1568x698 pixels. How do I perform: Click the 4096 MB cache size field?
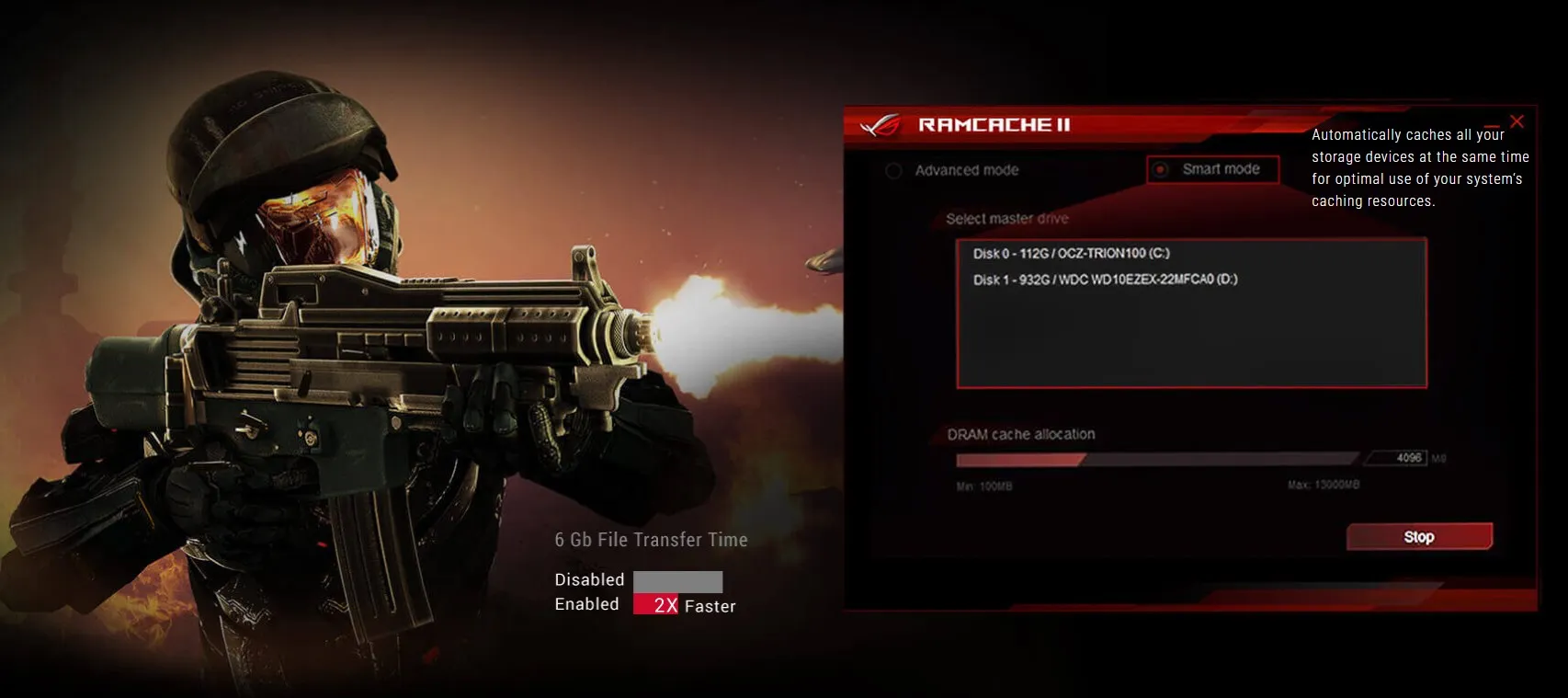[x=1399, y=458]
